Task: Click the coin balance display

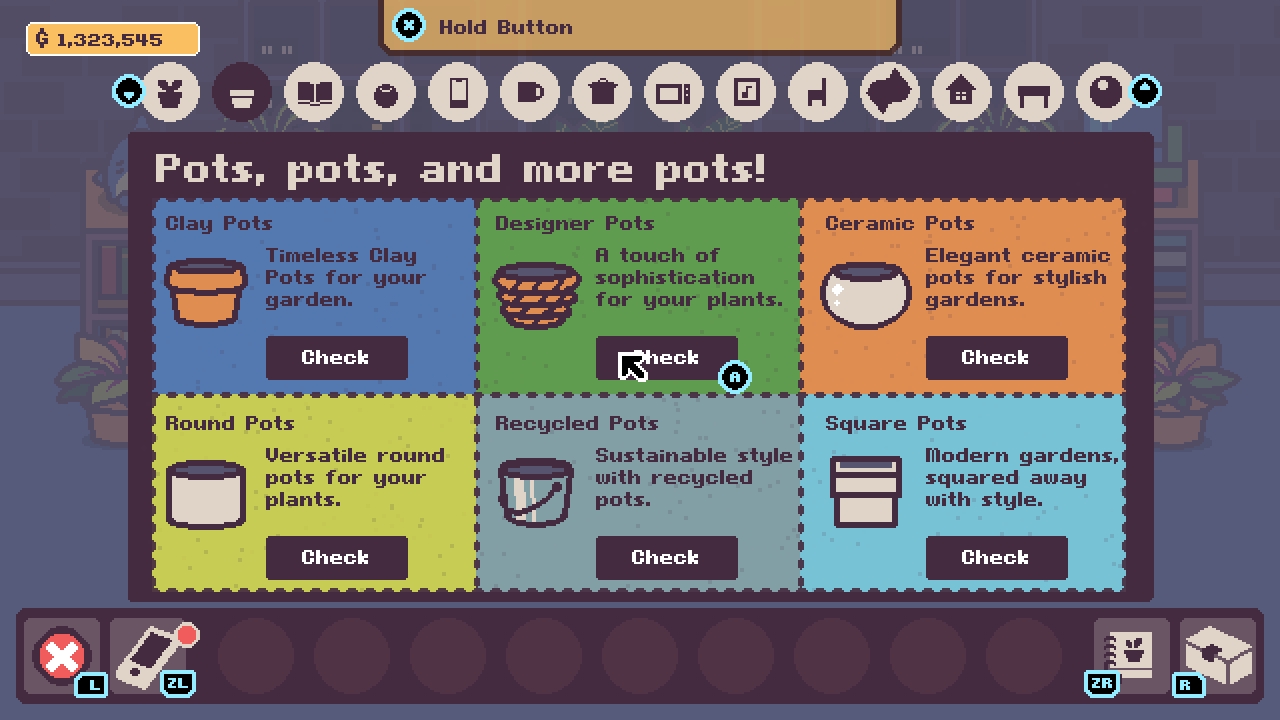Action: 112,39
